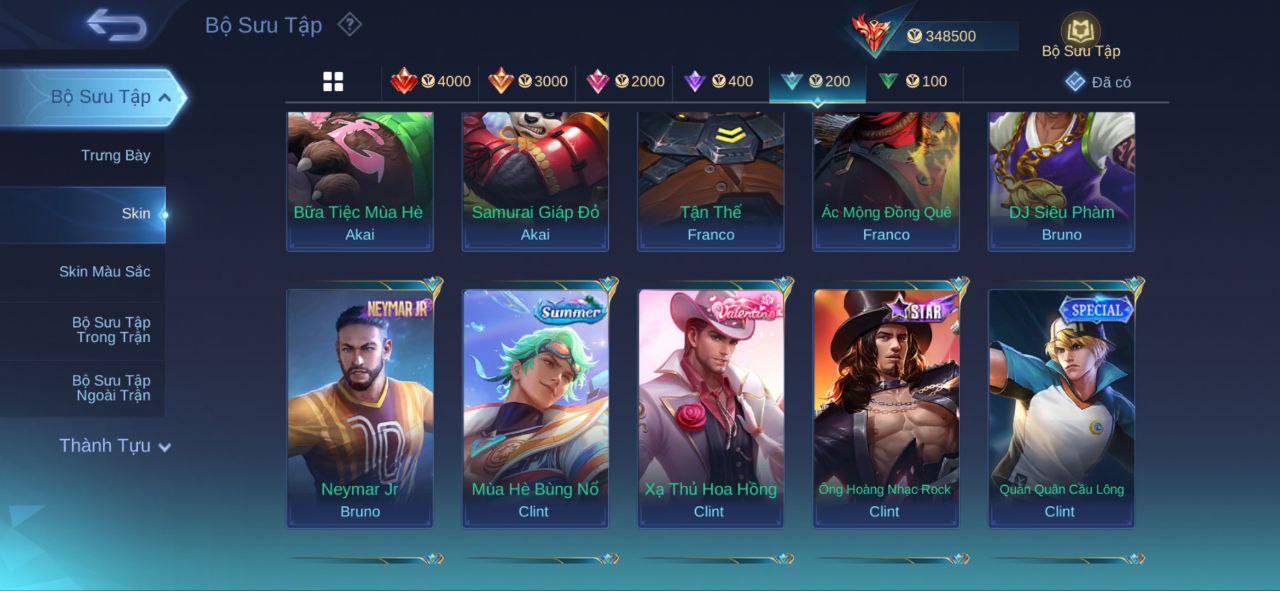Switch to the 3000 points tier tab
The image size is (1280, 591).
(527, 82)
